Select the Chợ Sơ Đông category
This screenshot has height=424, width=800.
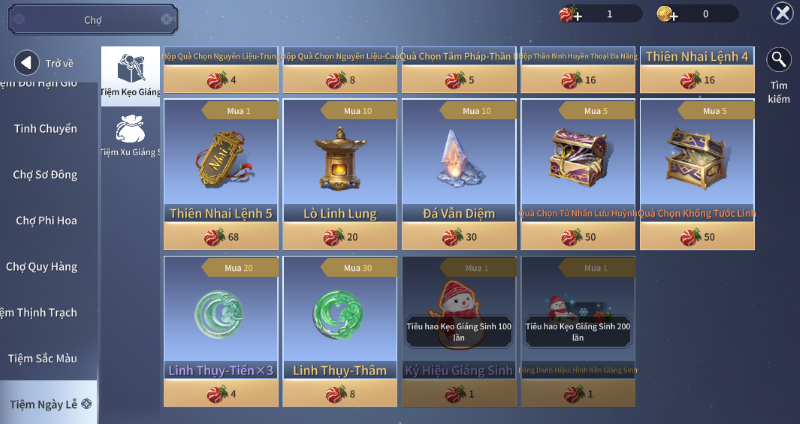pos(45,175)
